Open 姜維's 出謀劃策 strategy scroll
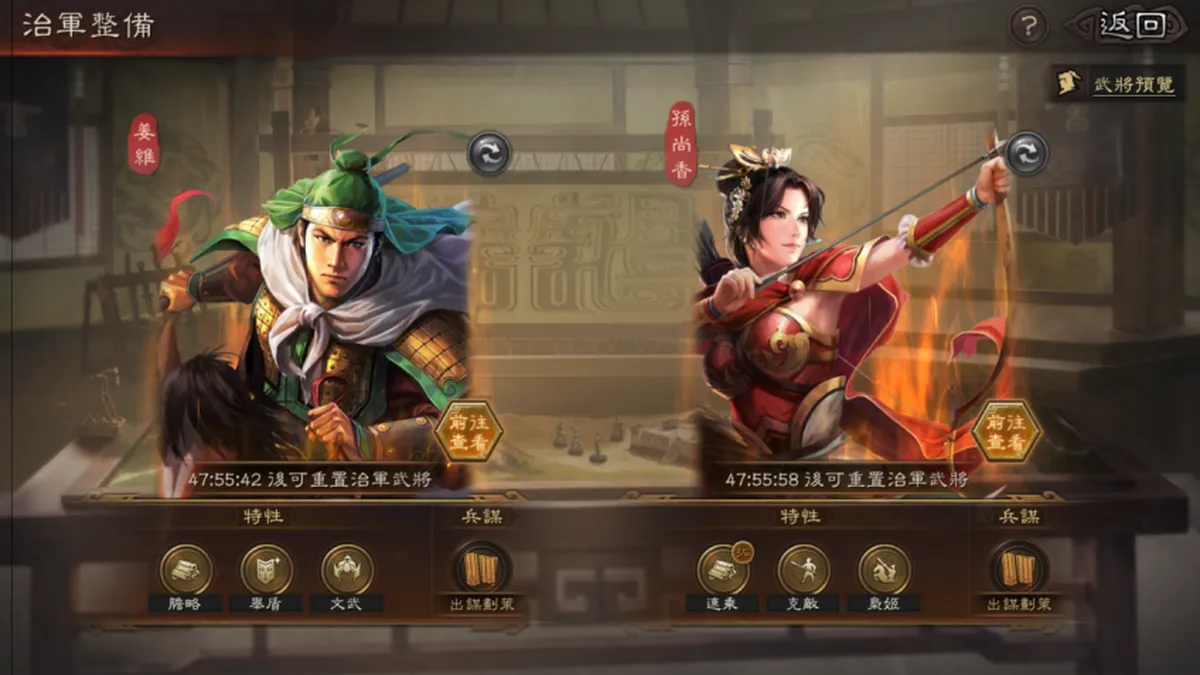 point(483,570)
